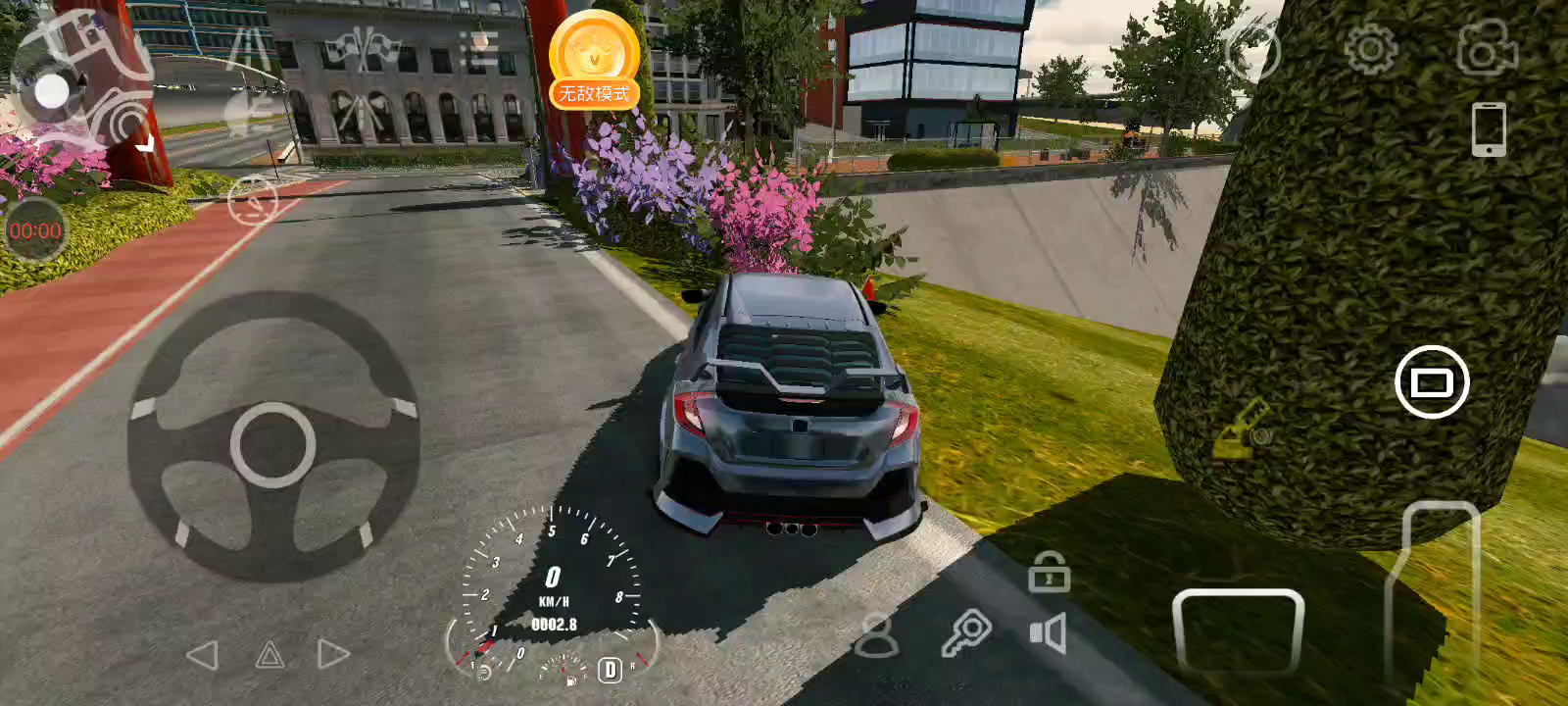
Task: Open the gear settings menu
Action: click(1370, 48)
